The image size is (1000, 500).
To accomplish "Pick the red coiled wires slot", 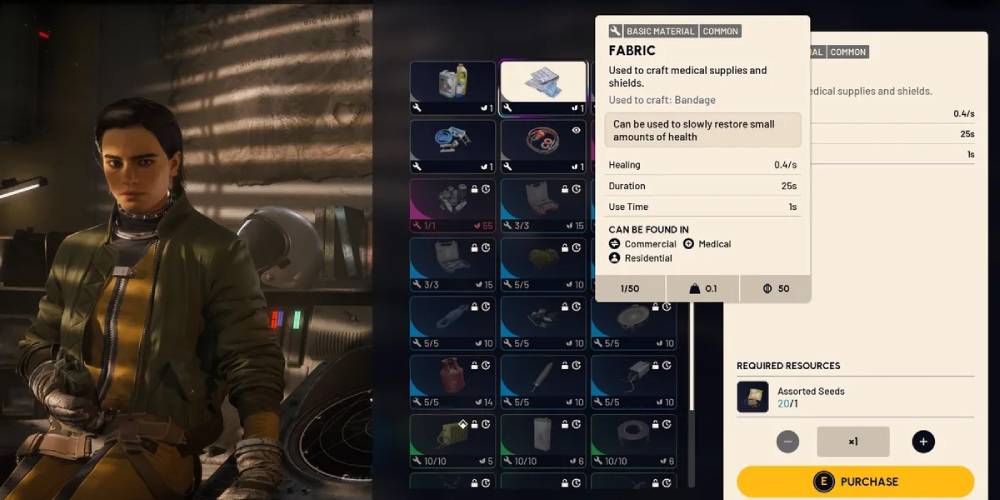I will 543,146.
